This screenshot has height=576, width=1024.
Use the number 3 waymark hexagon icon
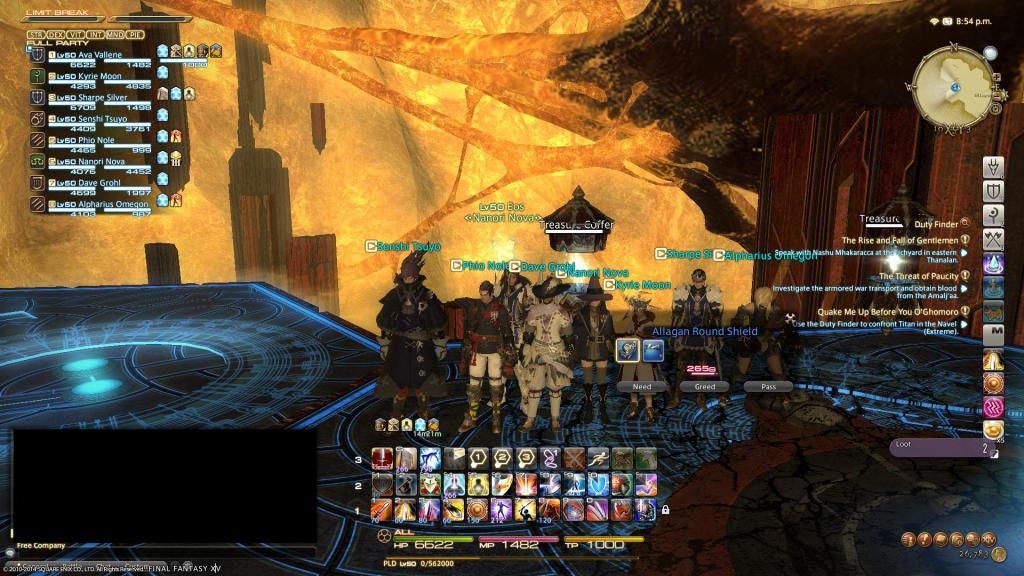[525, 458]
